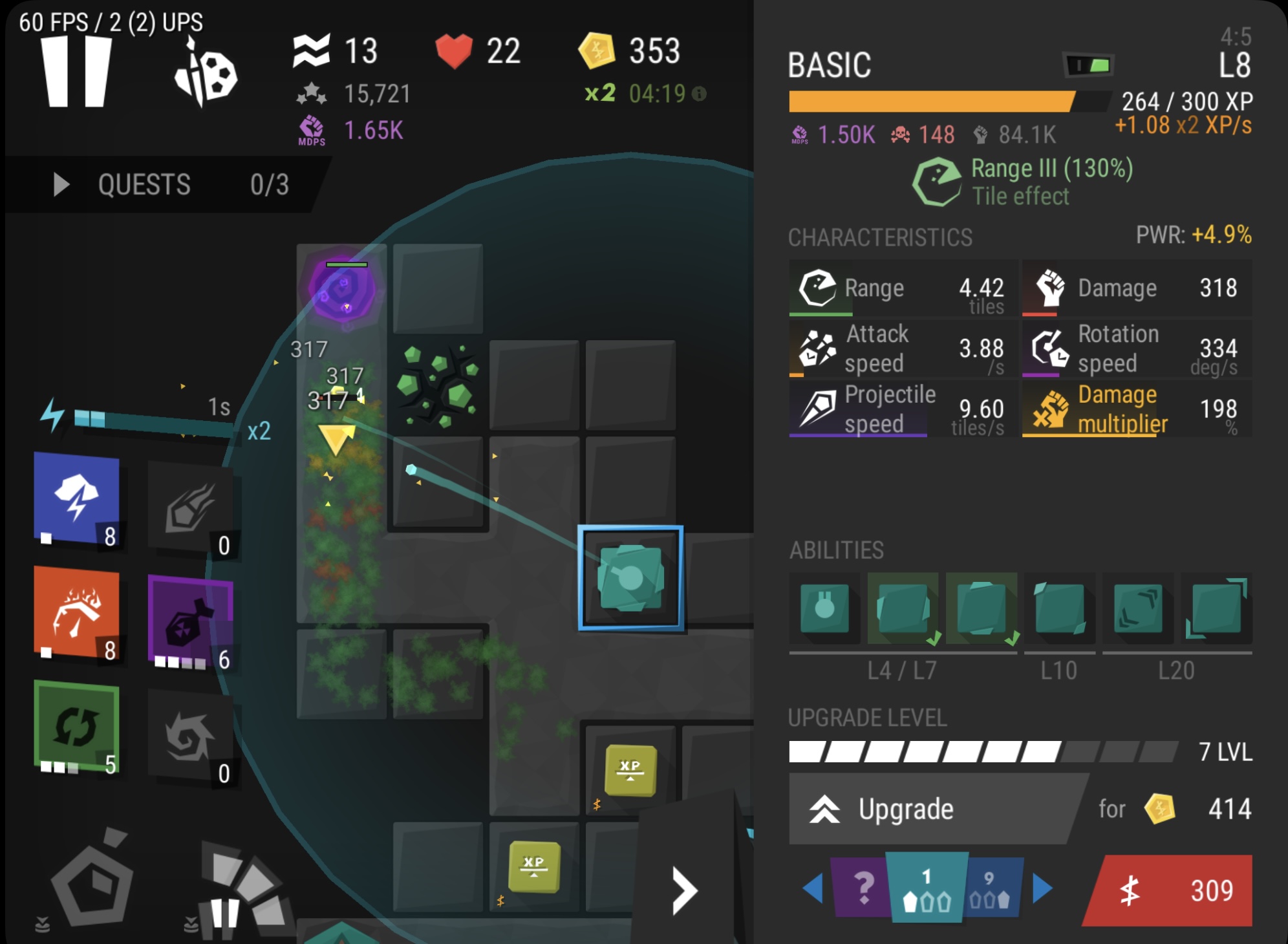Image resolution: width=1288 pixels, height=944 pixels.
Task: Select the L20 ability with corner brackets
Action: click(1216, 609)
